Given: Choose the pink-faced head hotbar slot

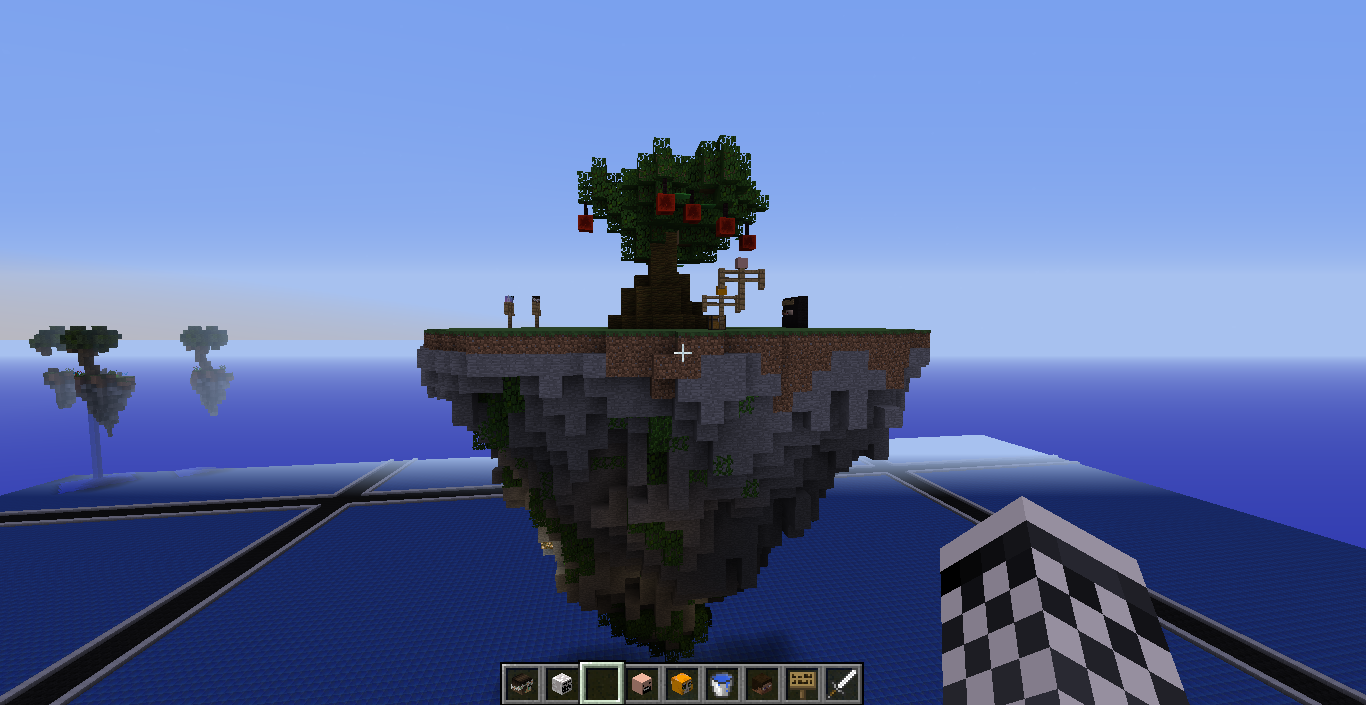Looking at the screenshot, I should pos(642,684).
